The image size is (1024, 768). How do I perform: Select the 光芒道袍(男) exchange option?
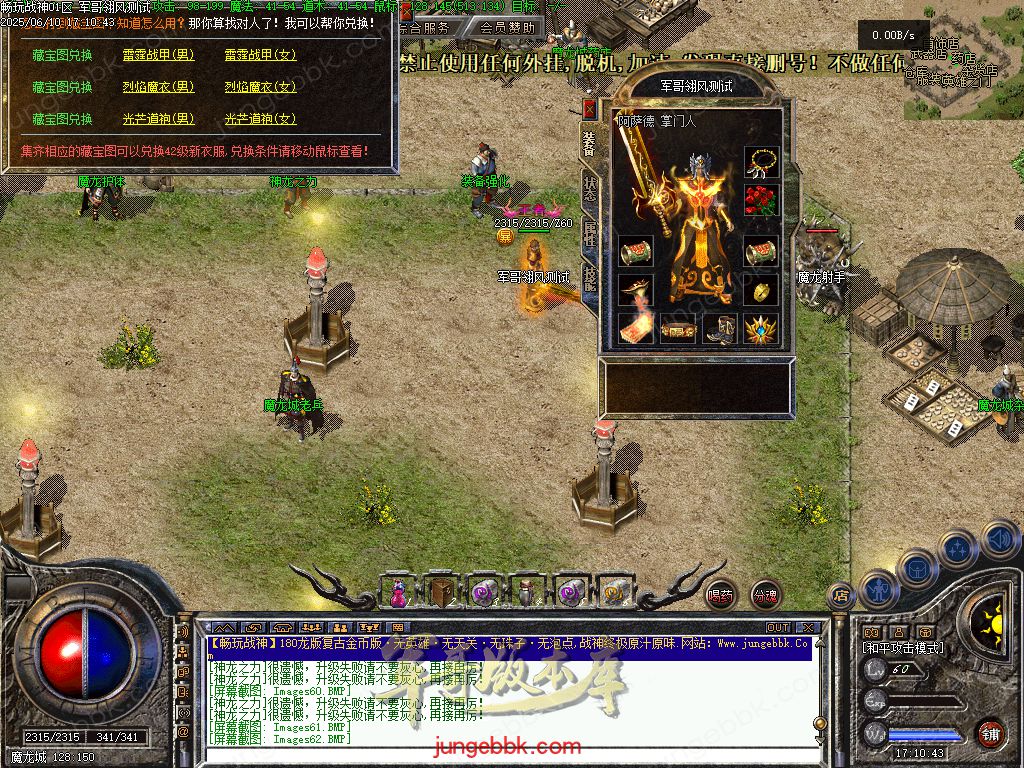158,119
